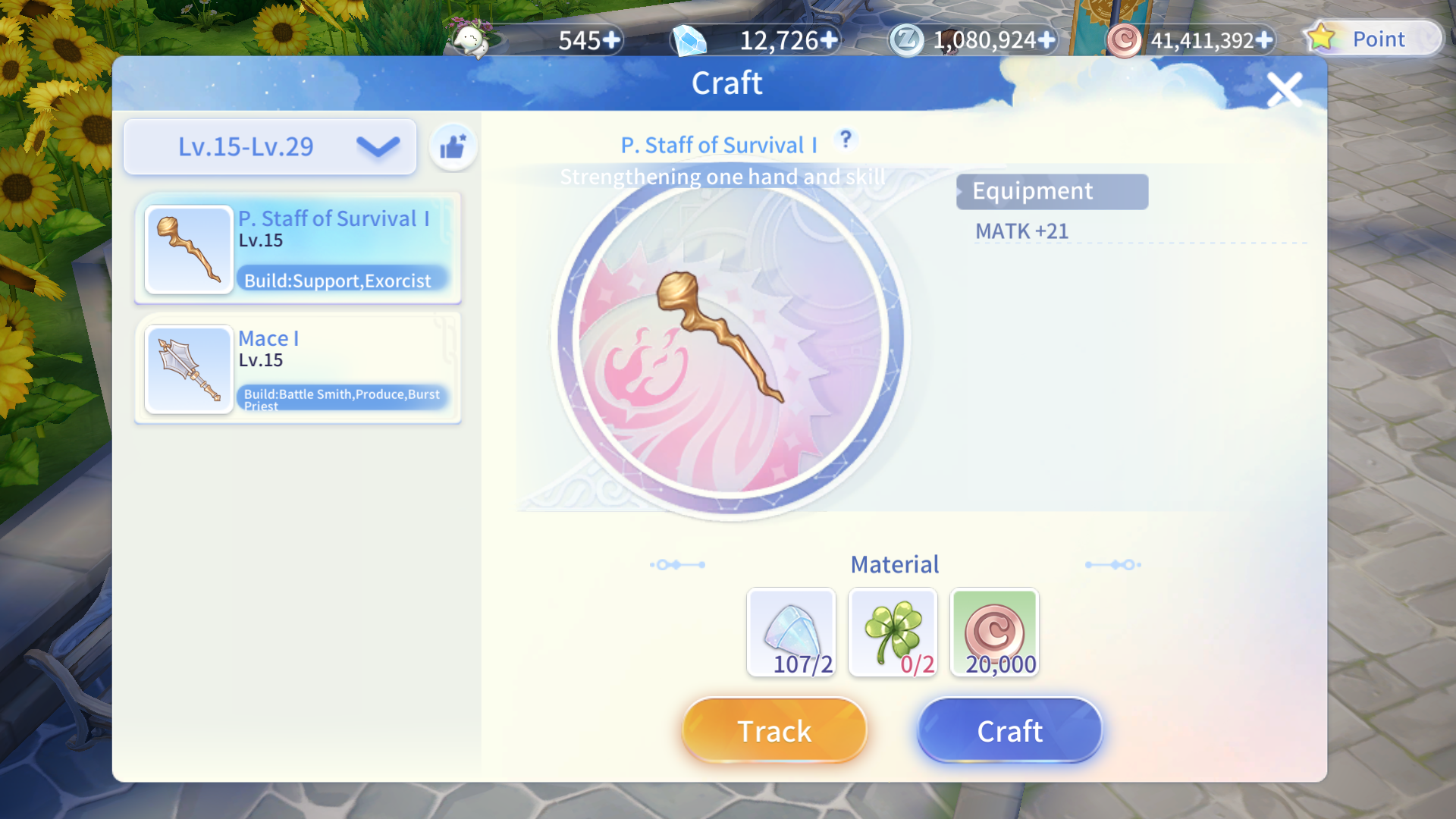
Task: Click the thumbs-up recommendation icon
Action: click(x=452, y=146)
